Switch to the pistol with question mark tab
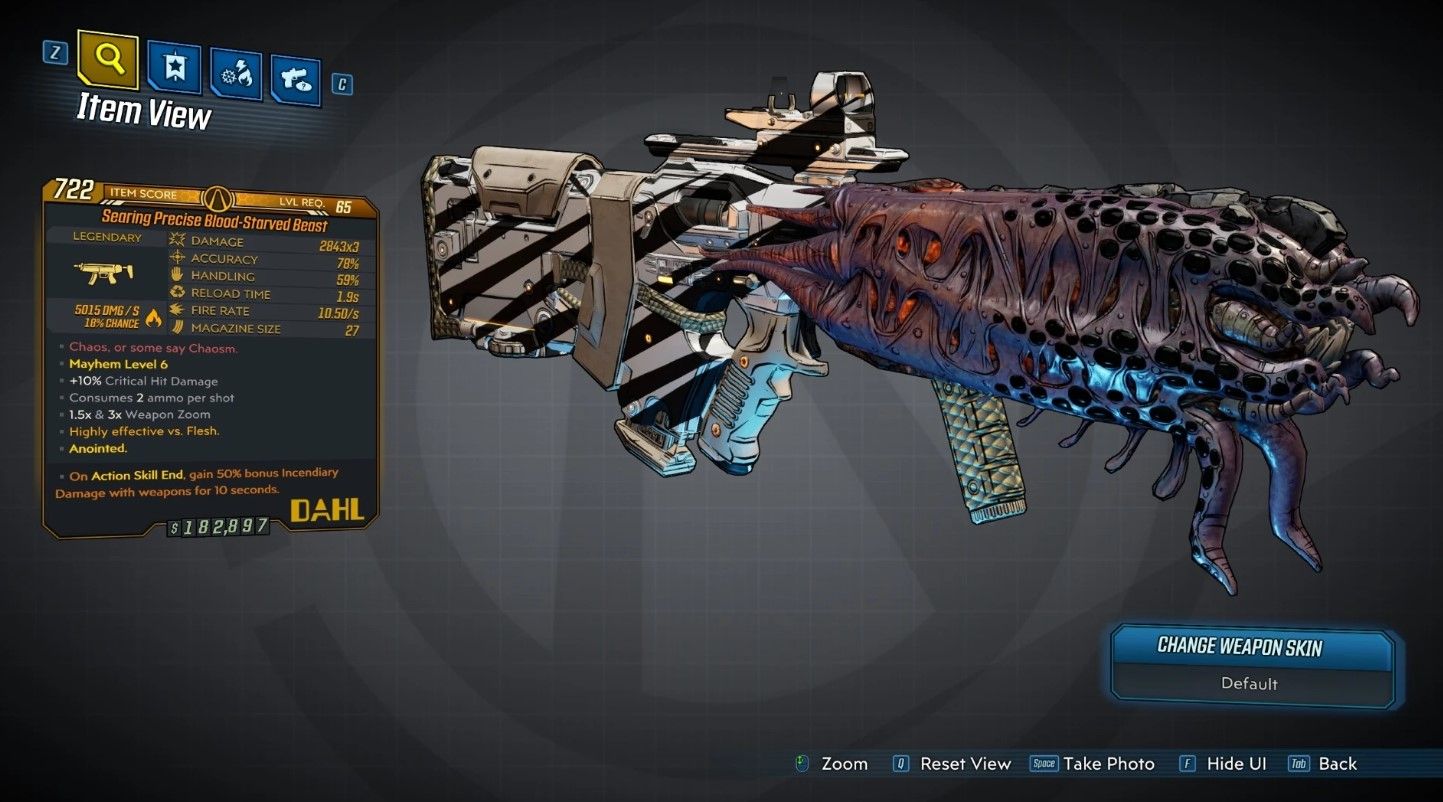 pos(296,82)
